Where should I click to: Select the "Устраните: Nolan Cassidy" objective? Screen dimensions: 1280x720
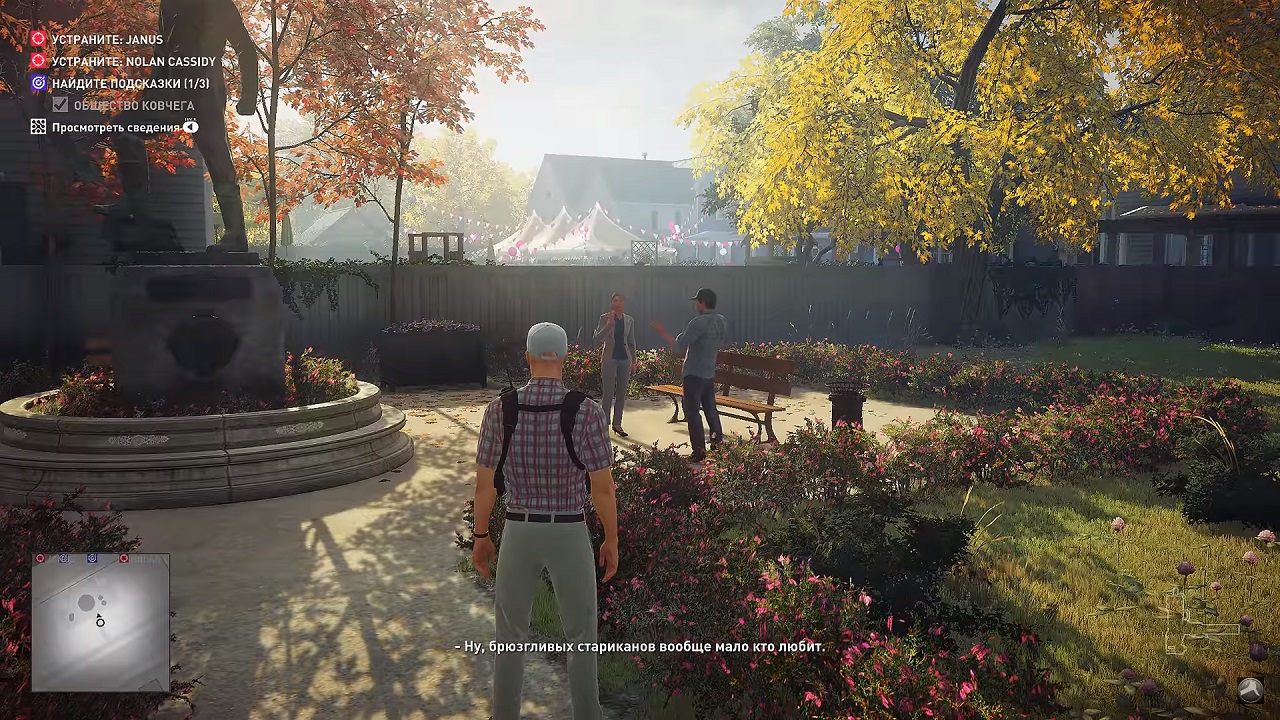coord(133,61)
